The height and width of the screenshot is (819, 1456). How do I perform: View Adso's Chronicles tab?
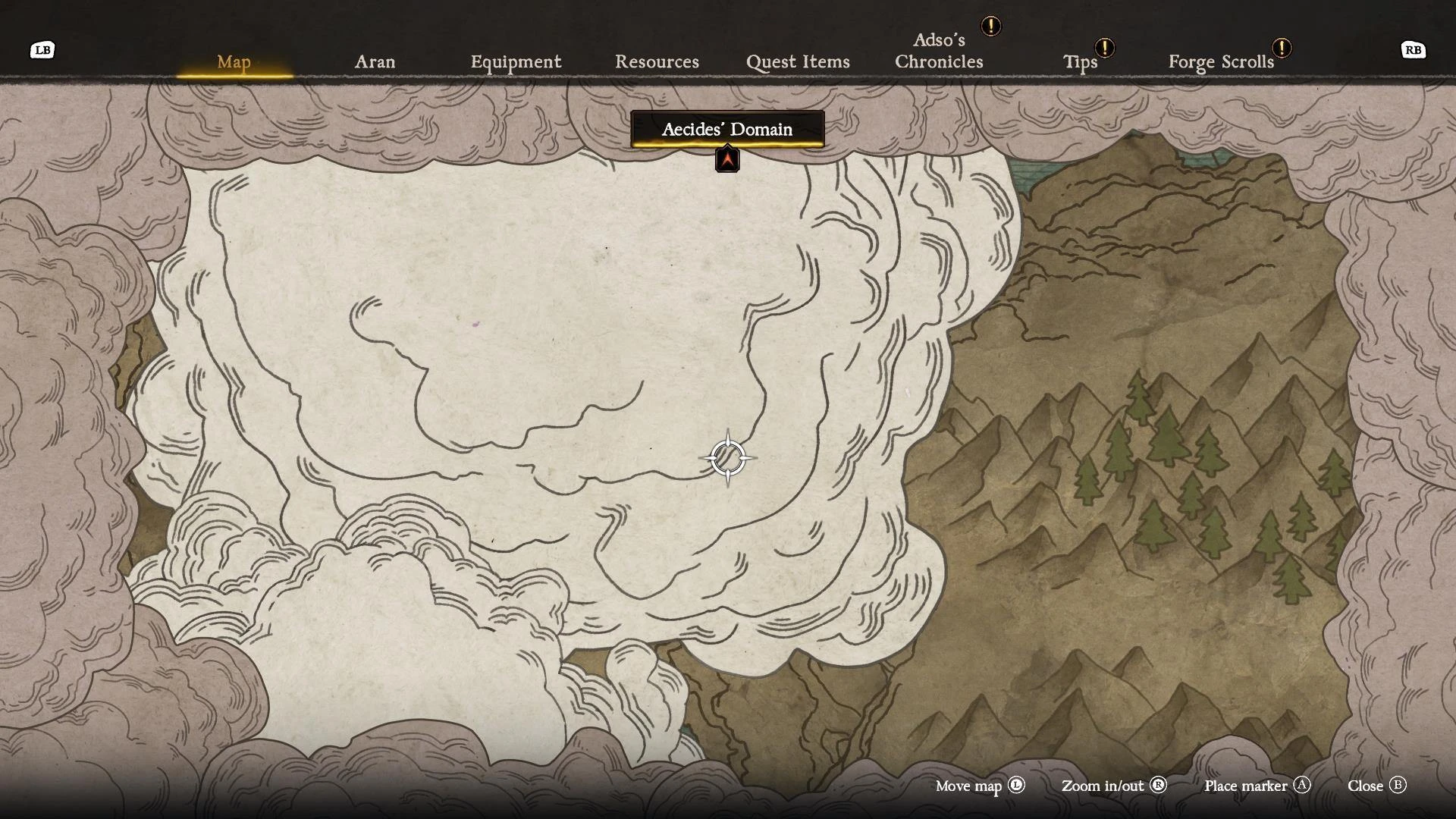point(939,51)
